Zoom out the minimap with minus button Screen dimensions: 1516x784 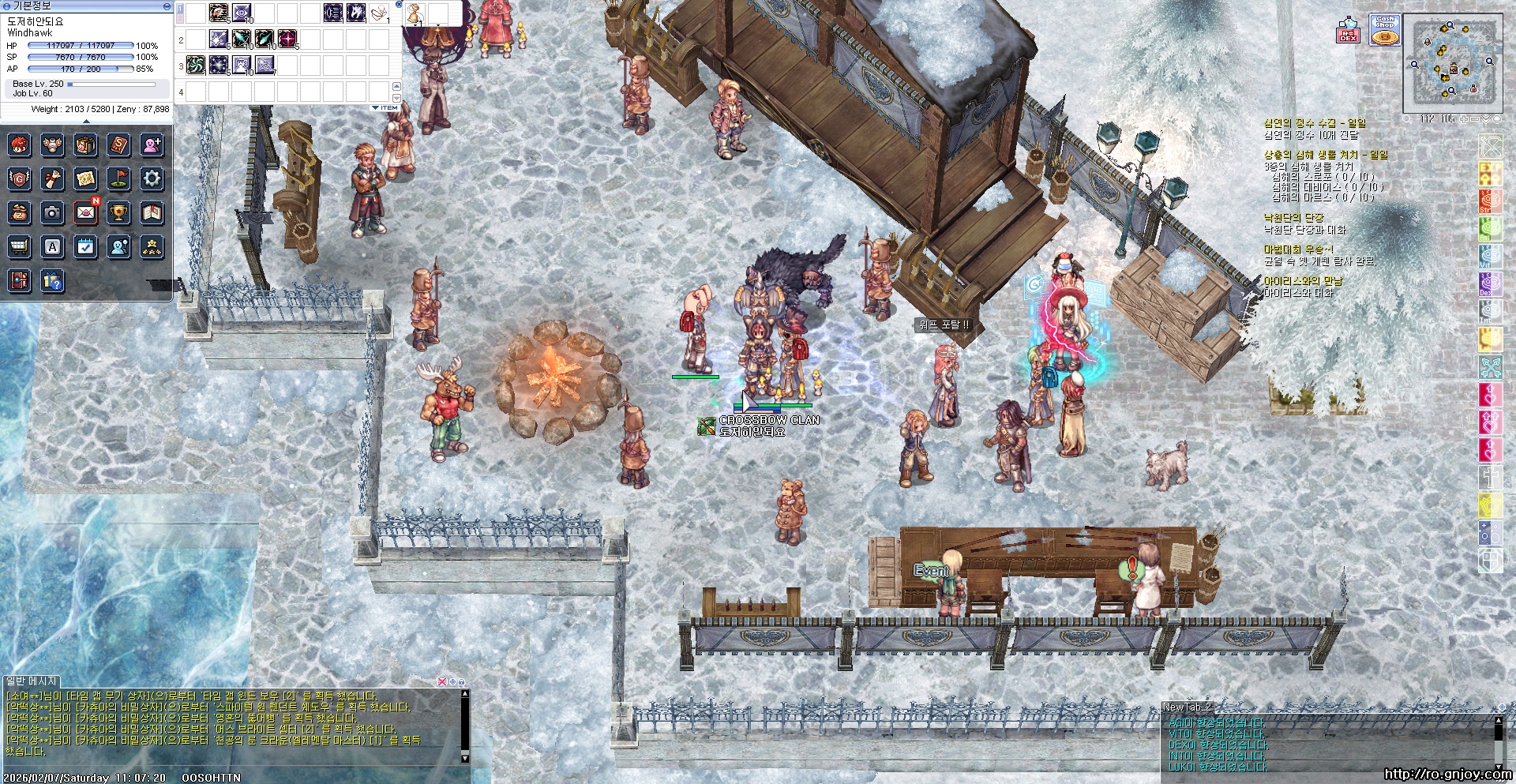pyautogui.click(x=1475, y=119)
